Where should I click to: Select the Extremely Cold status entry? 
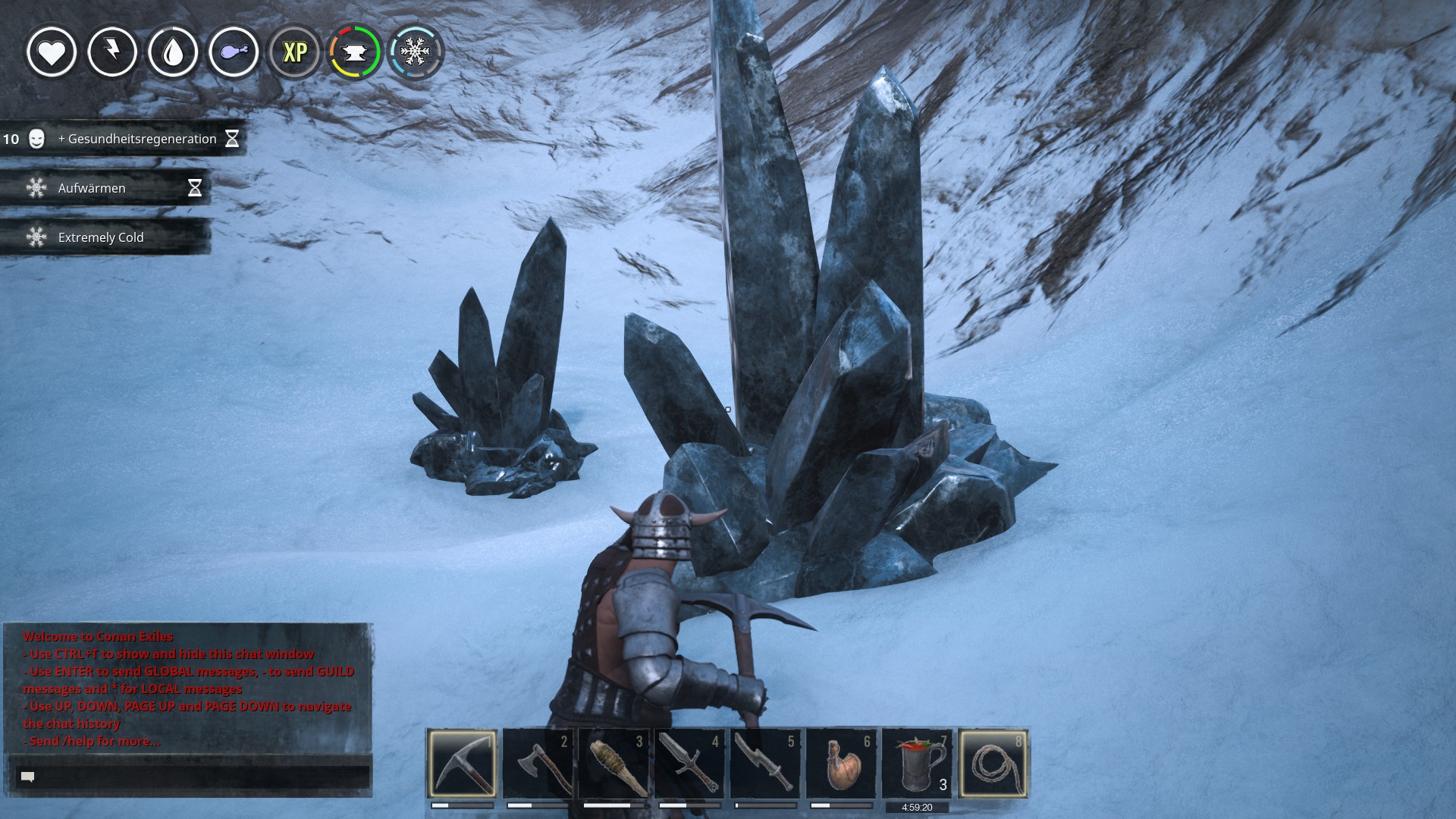(105, 237)
